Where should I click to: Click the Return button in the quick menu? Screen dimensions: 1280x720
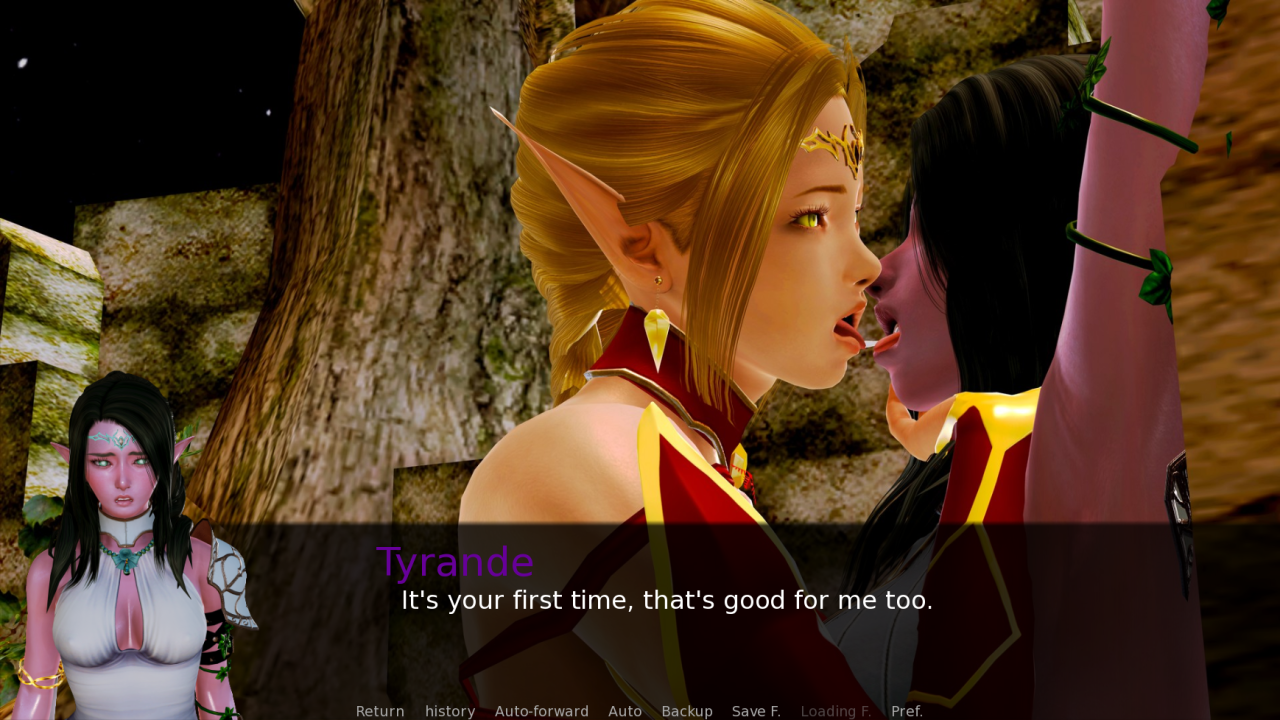coord(380,711)
